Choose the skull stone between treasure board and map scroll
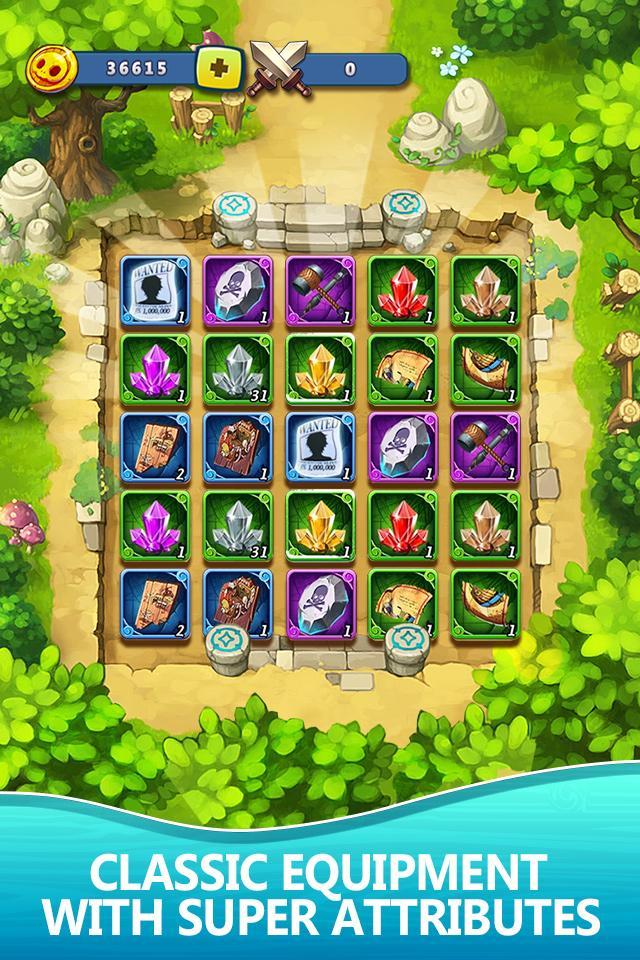This screenshot has height=960, width=640. 320,601
